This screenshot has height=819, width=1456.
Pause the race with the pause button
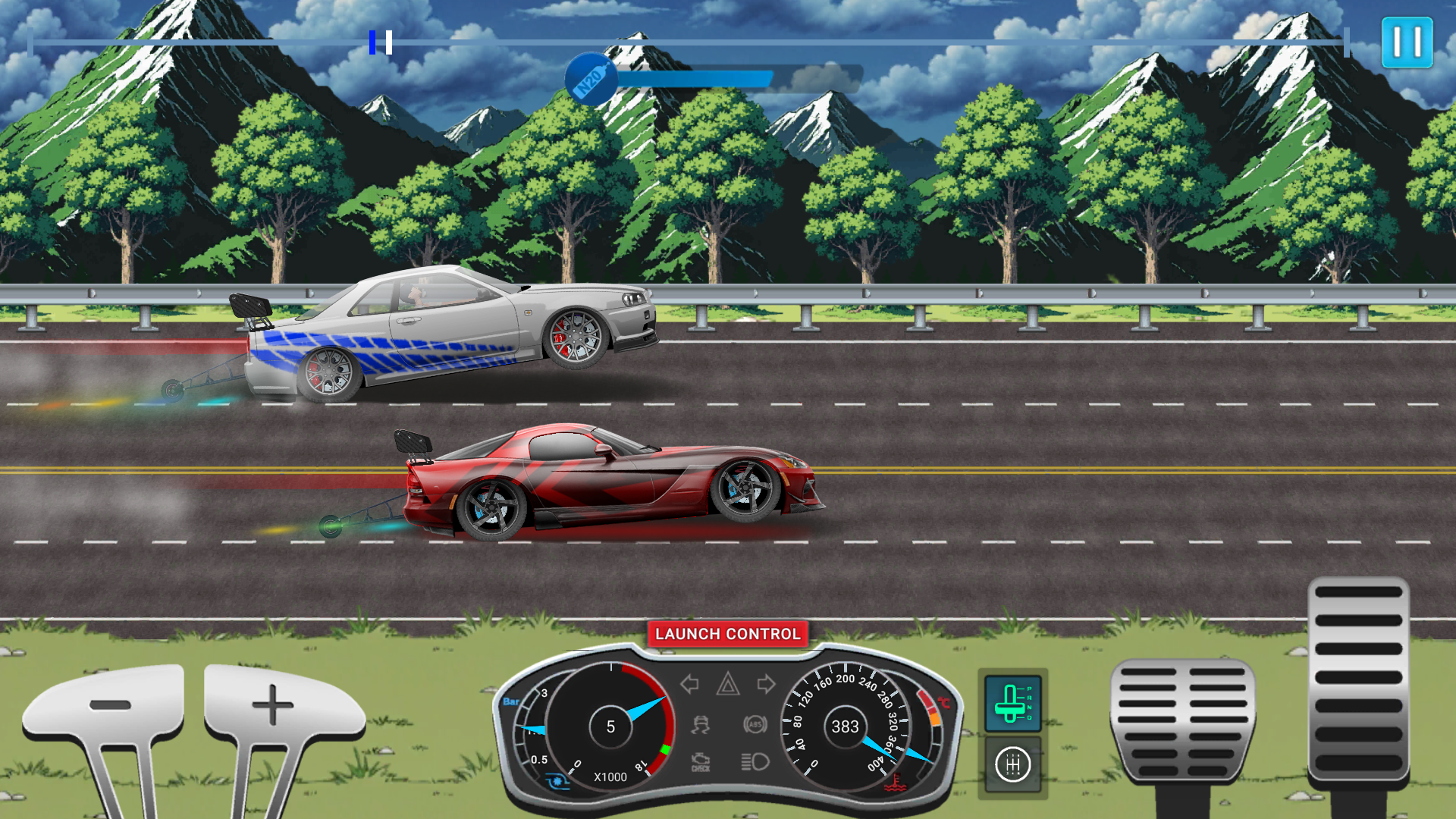point(1407,42)
